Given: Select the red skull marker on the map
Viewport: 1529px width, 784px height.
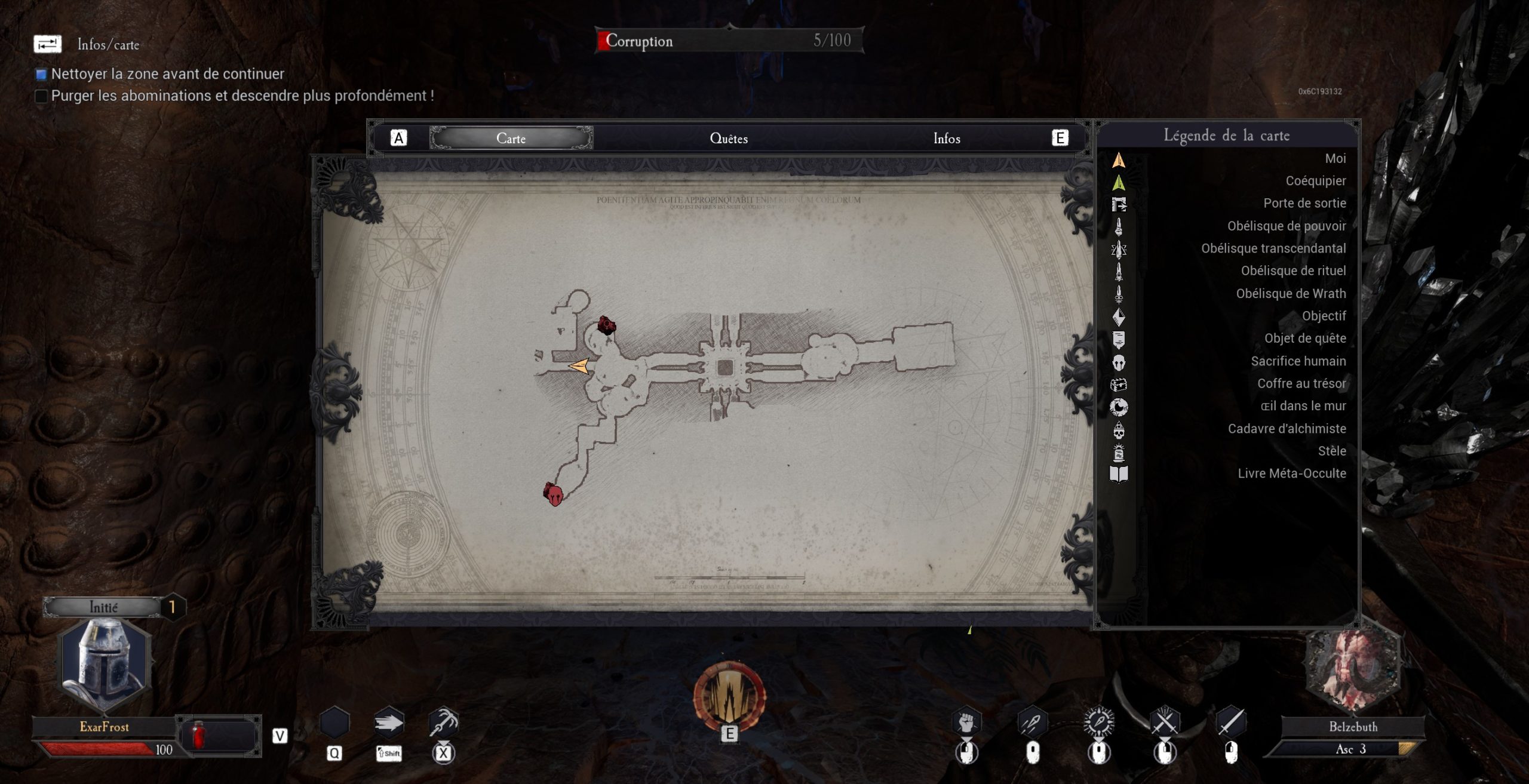Looking at the screenshot, I should pos(554,494).
